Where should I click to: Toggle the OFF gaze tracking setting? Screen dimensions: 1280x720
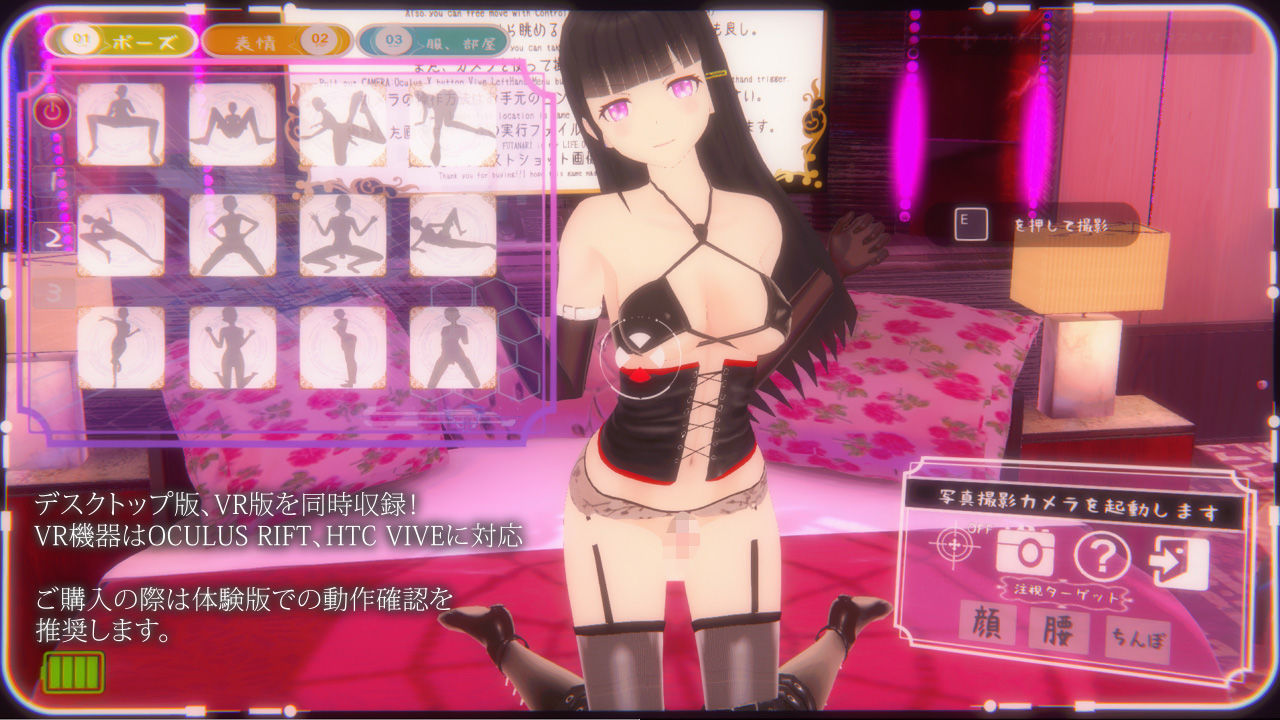pyautogui.click(x=978, y=528)
